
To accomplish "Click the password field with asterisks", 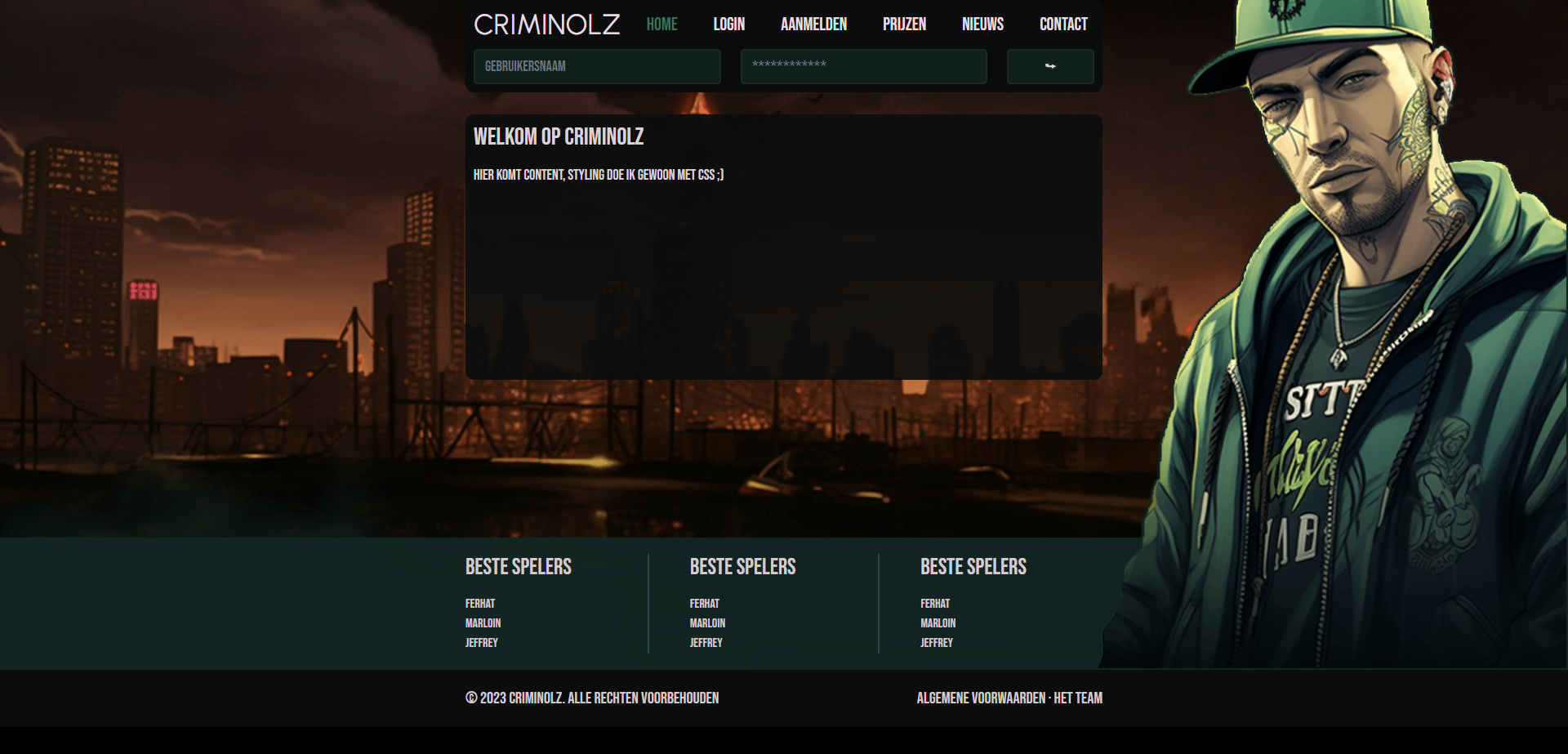I will pos(863,66).
